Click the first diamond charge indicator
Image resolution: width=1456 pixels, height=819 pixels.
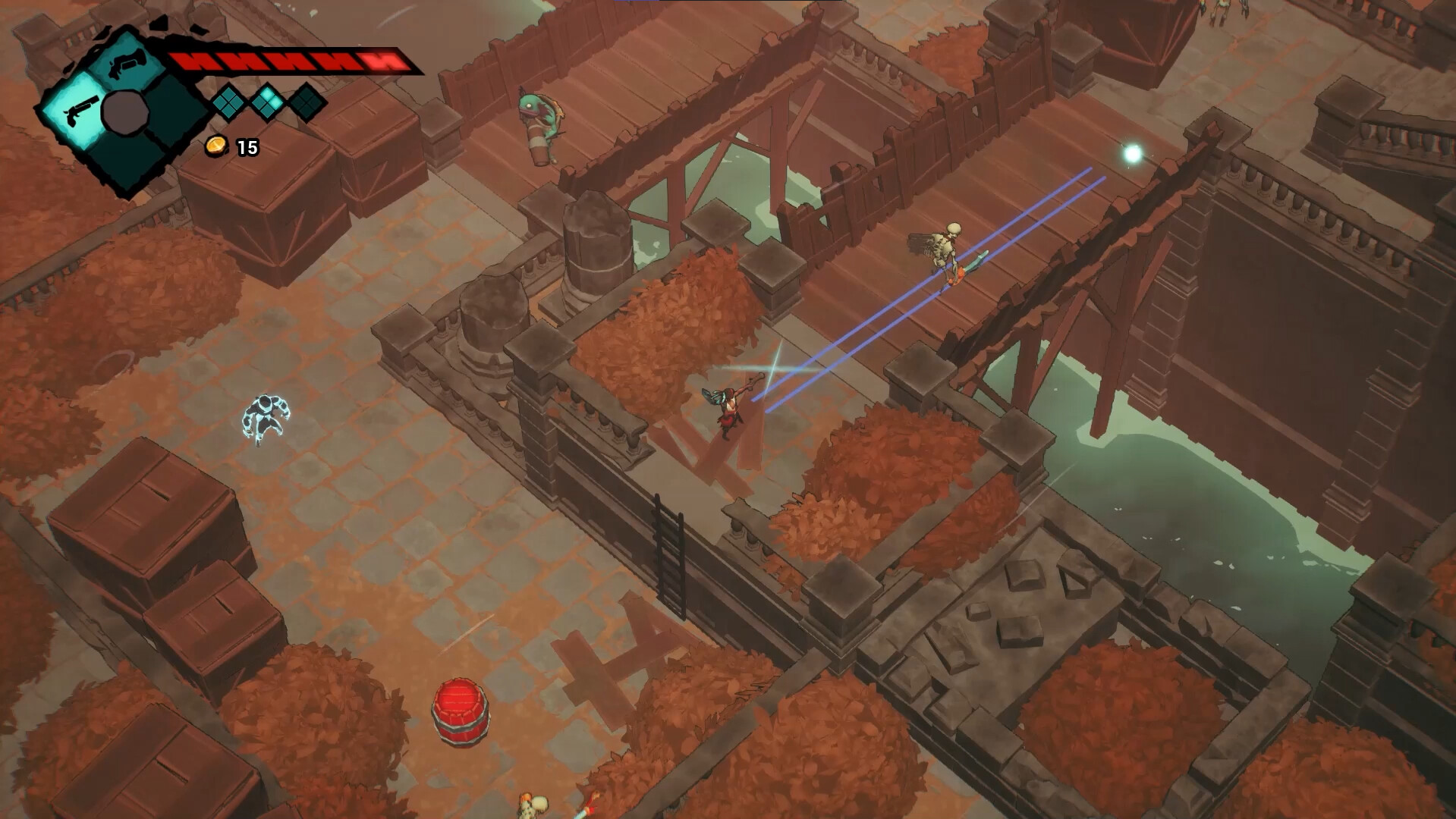228,105
